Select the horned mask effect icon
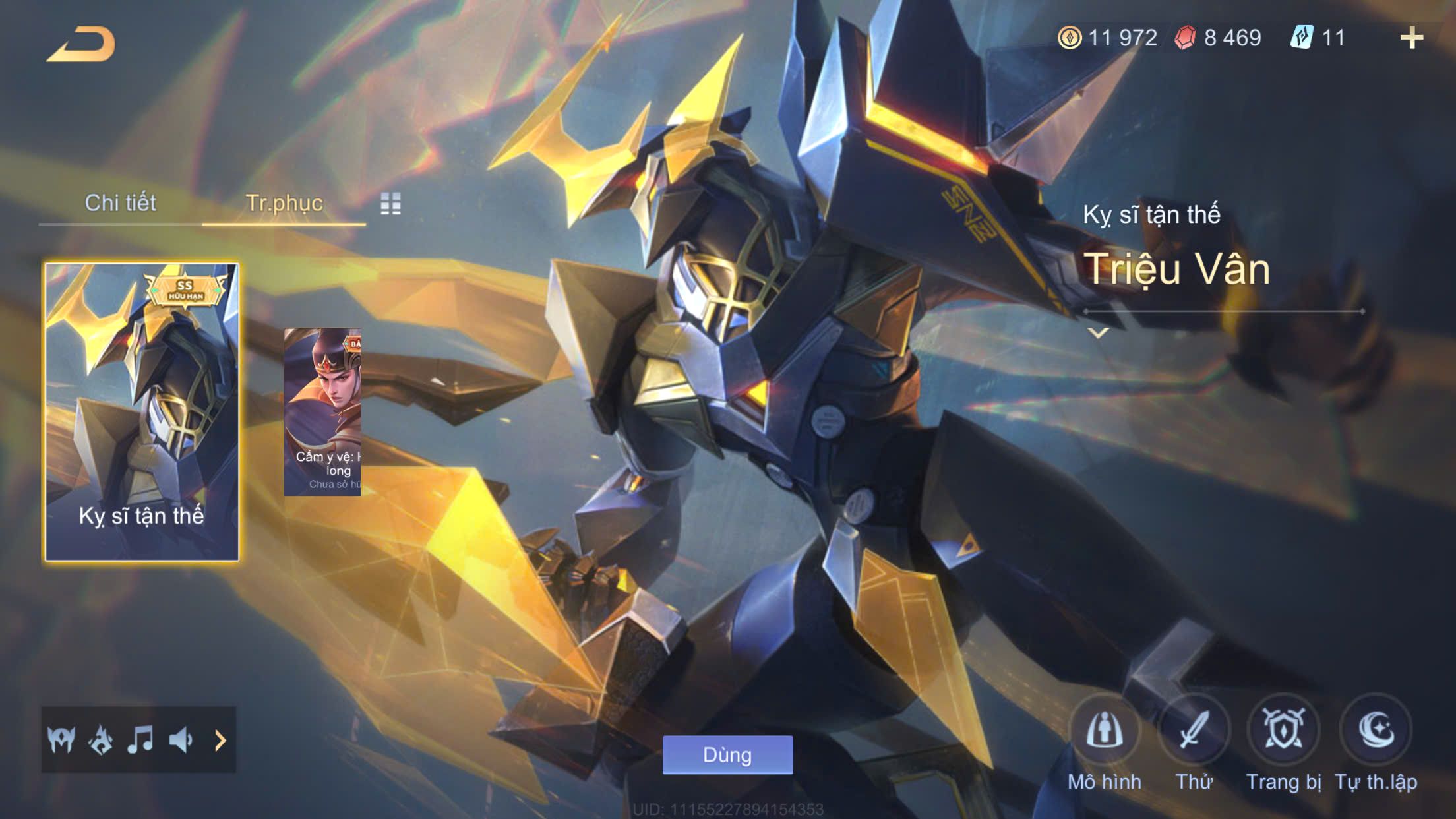Screen dimensions: 1456x819 point(61,740)
